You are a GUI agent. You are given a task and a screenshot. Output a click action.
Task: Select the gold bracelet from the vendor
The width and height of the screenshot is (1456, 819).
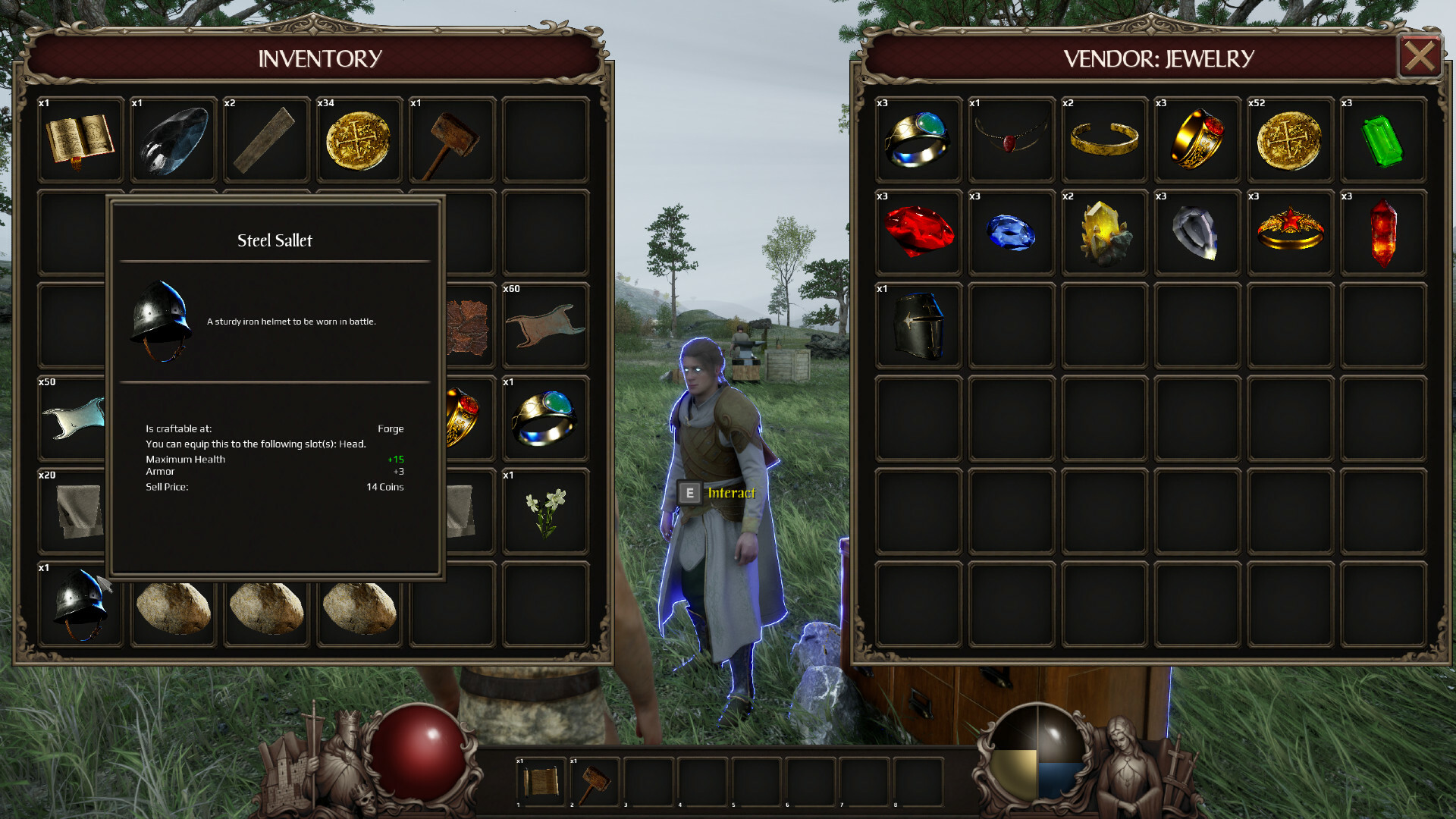(x=1103, y=140)
